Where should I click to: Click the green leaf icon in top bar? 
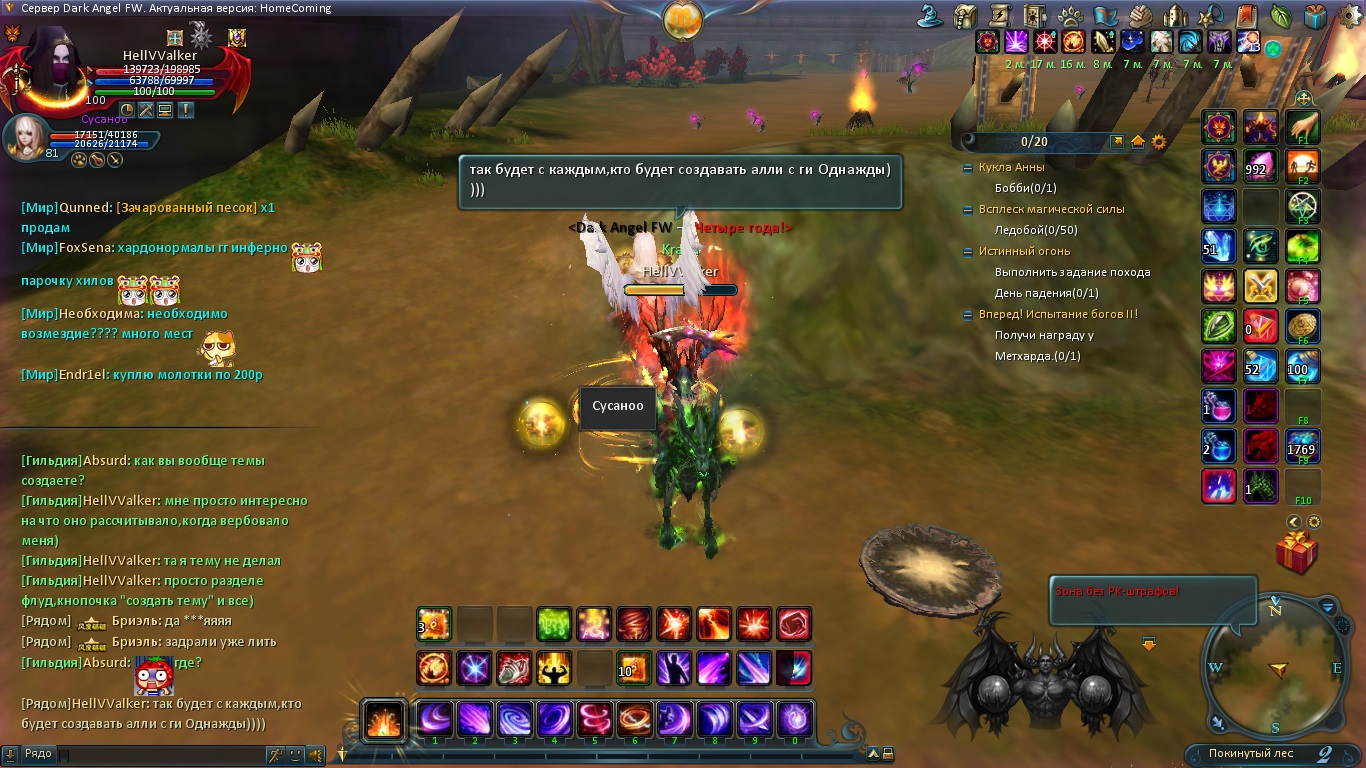pos(1280,16)
